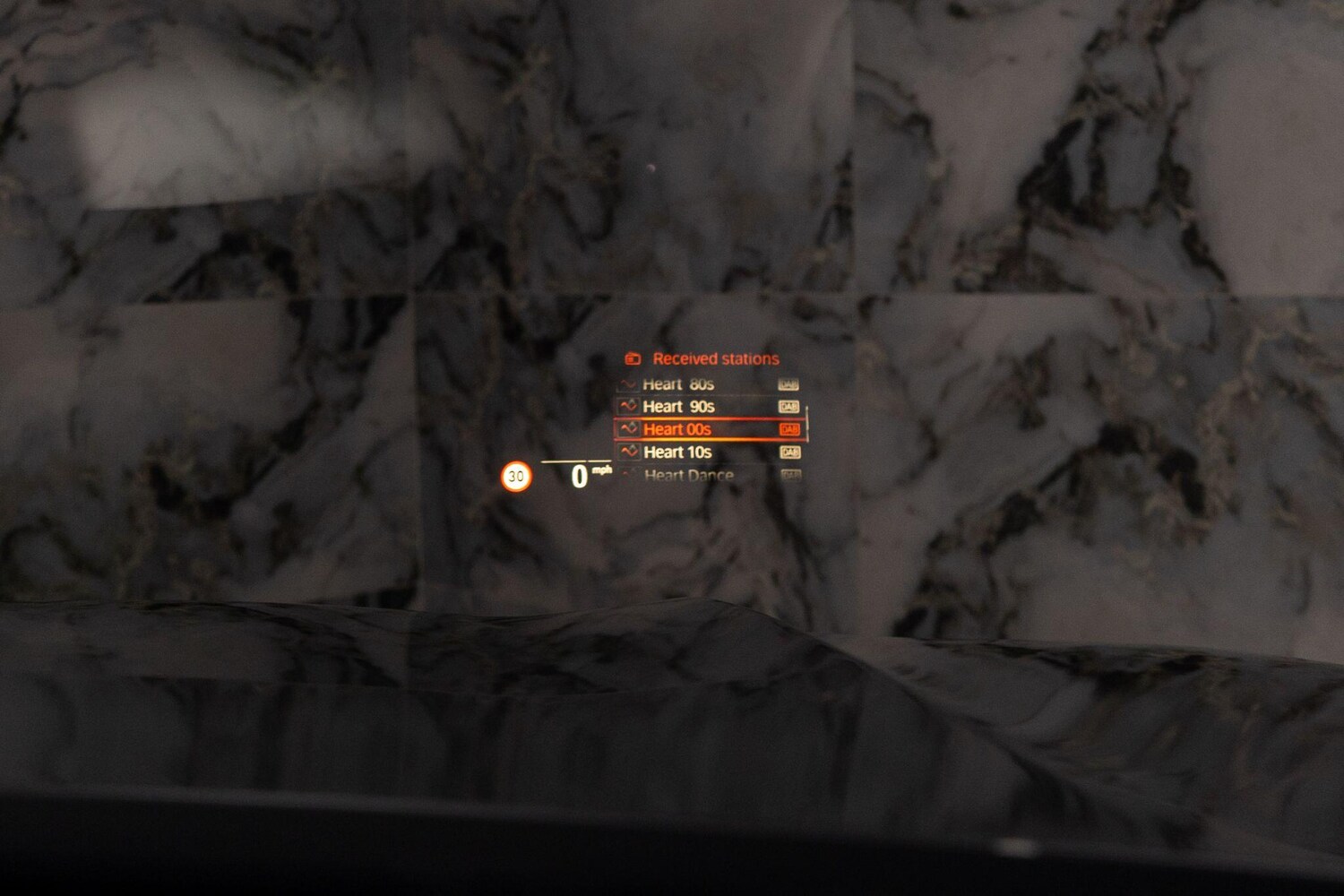1344x896 pixels.
Task: Select the highlighted Heart 00s station
Action: (x=677, y=430)
